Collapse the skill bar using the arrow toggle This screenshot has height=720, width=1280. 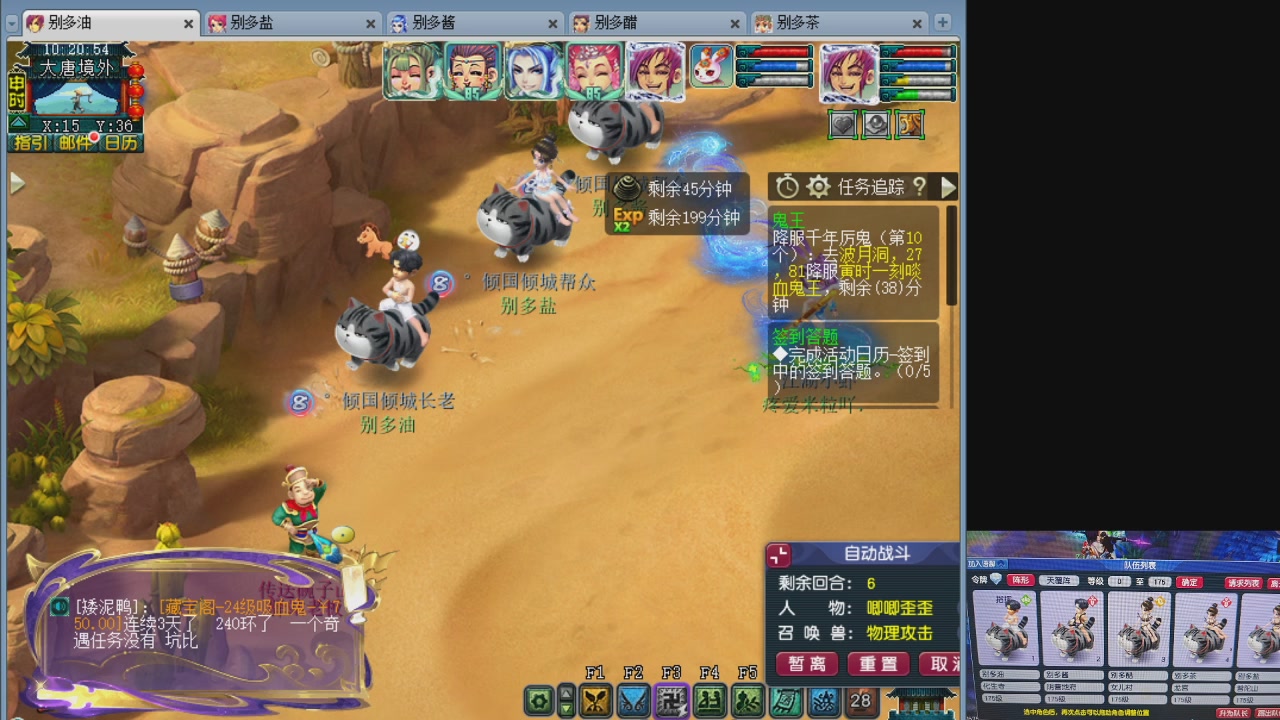tap(565, 701)
